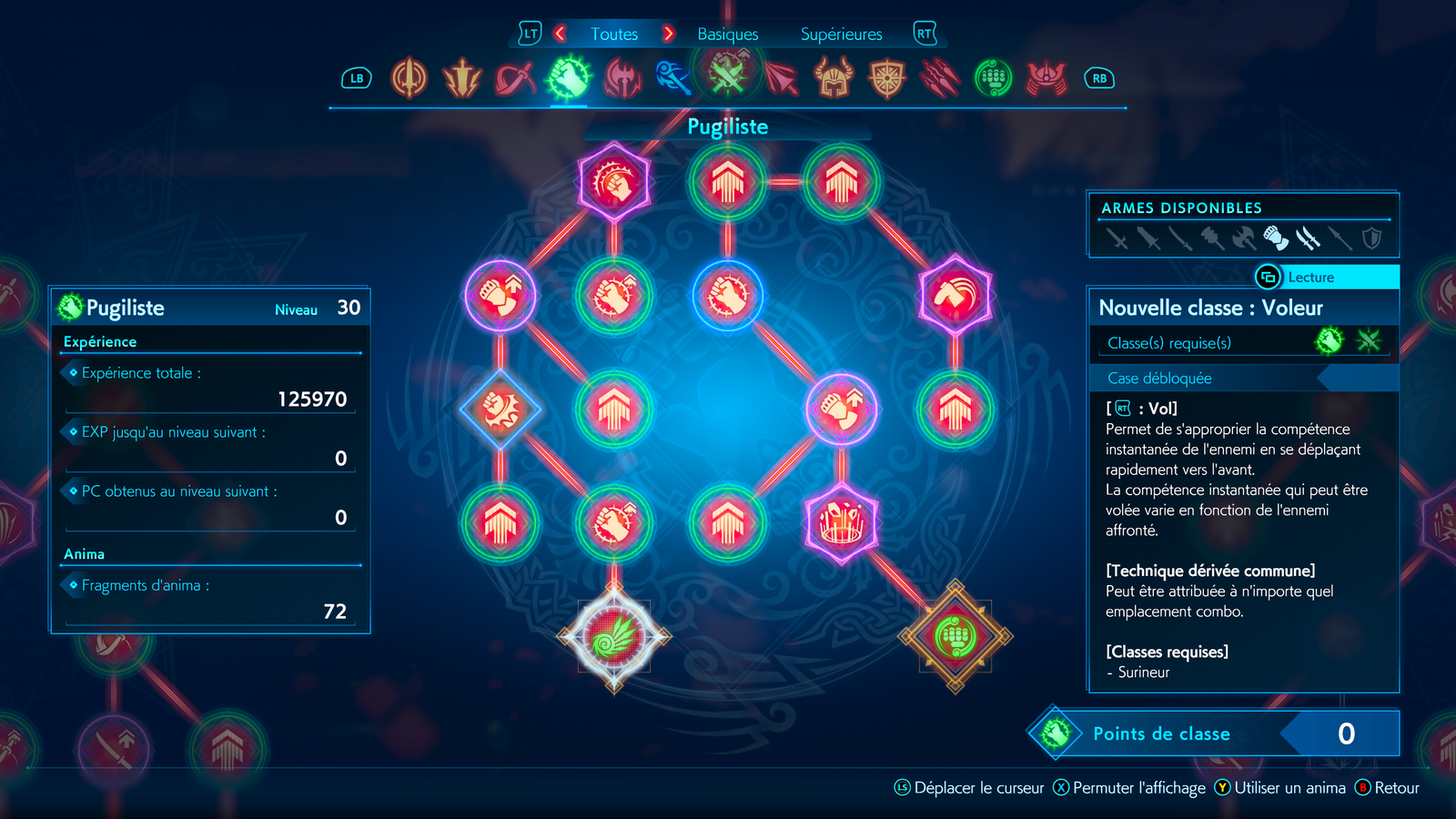The width and height of the screenshot is (1456, 819).
Task: Pick the shield emblem class icon
Action: (x=887, y=78)
